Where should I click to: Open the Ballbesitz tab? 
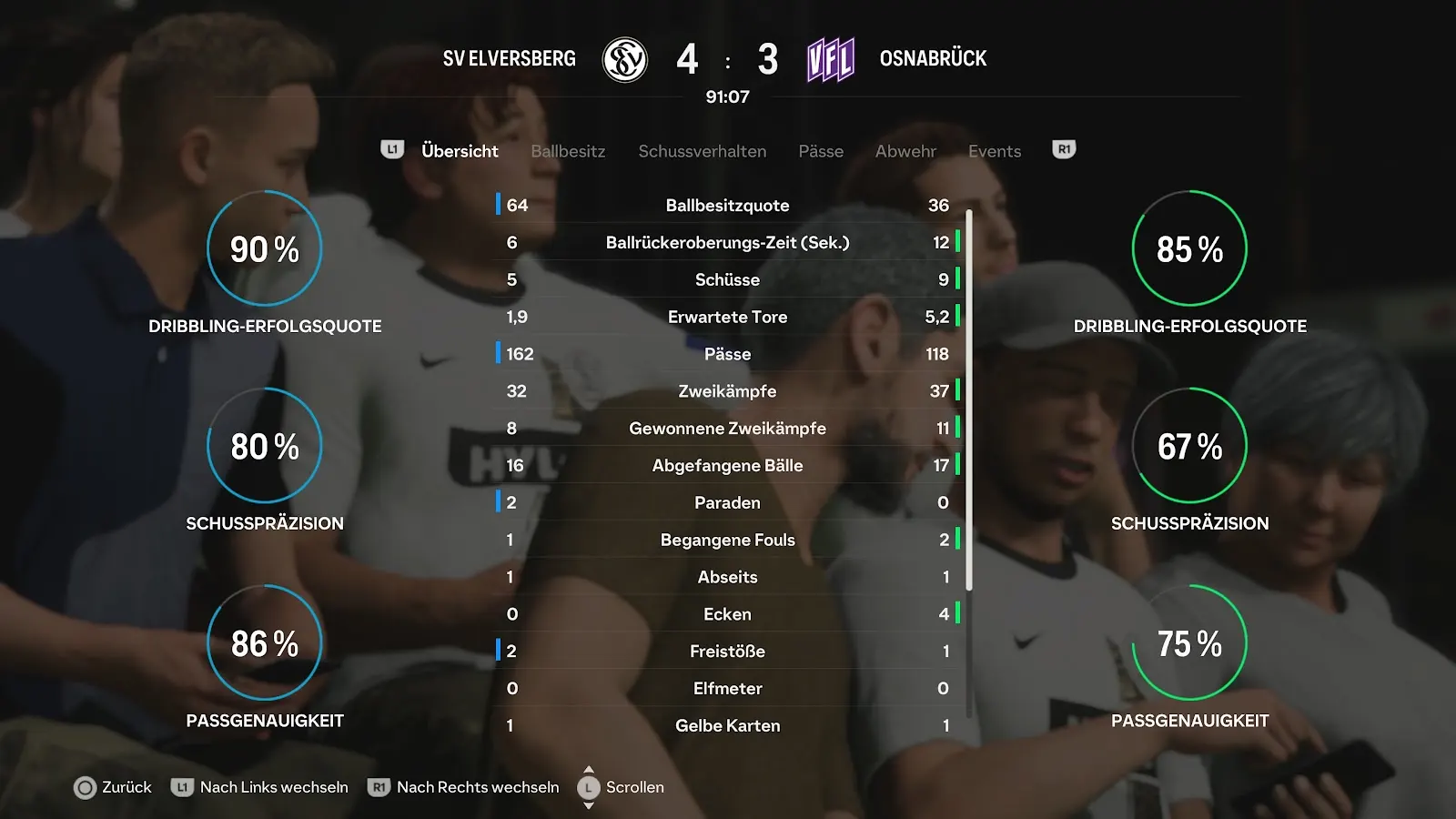click(x=568, y=151)
